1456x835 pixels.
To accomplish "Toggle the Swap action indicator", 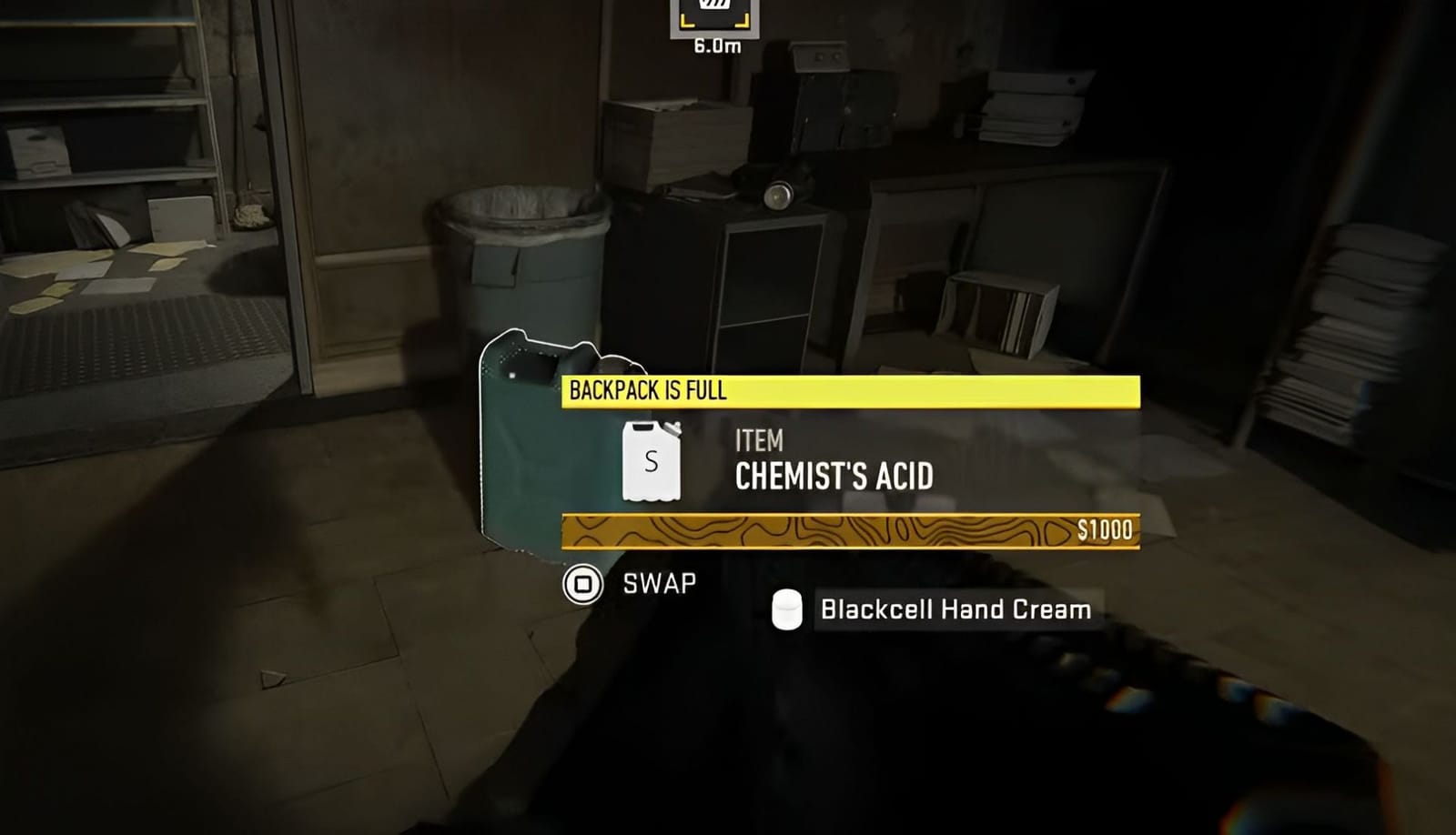I will (x=582, y=582).
